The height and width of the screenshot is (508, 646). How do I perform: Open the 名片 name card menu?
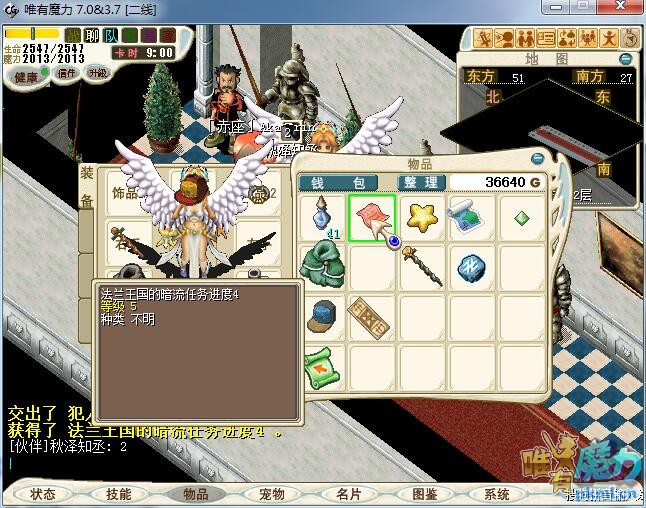tap(347, 493)
